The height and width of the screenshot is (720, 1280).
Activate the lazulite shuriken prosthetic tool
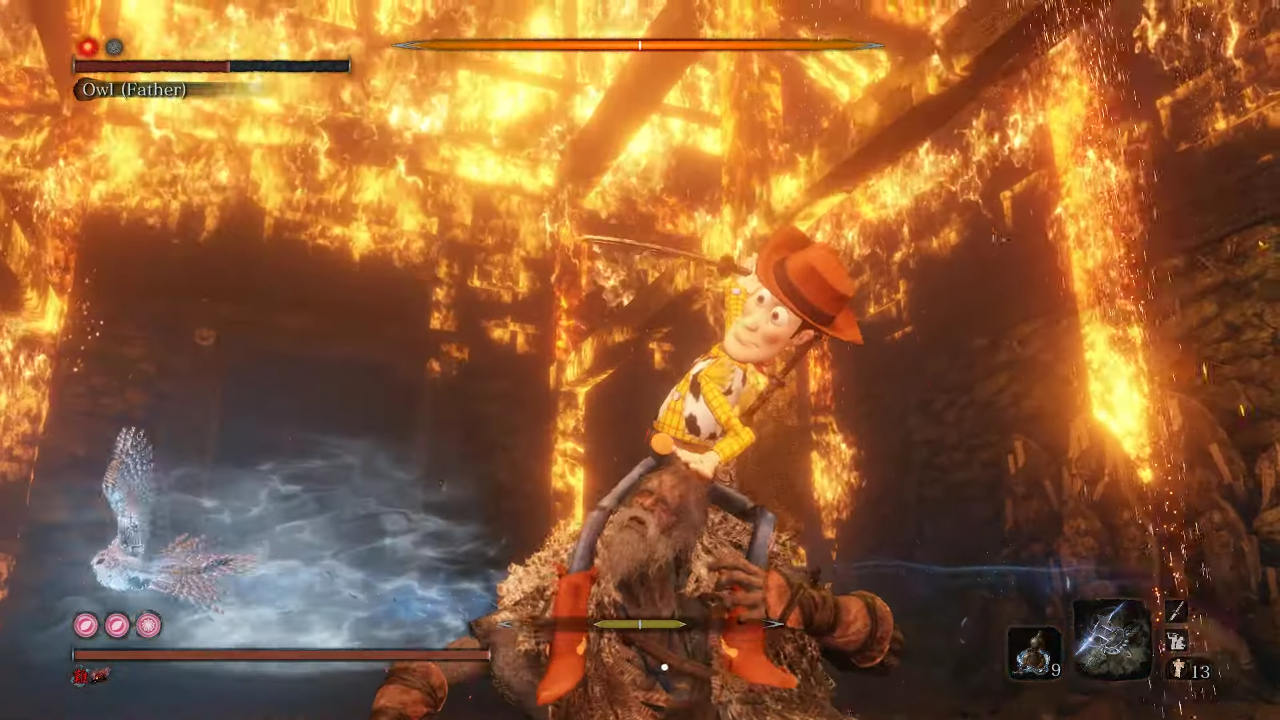tap(1112, 638)
